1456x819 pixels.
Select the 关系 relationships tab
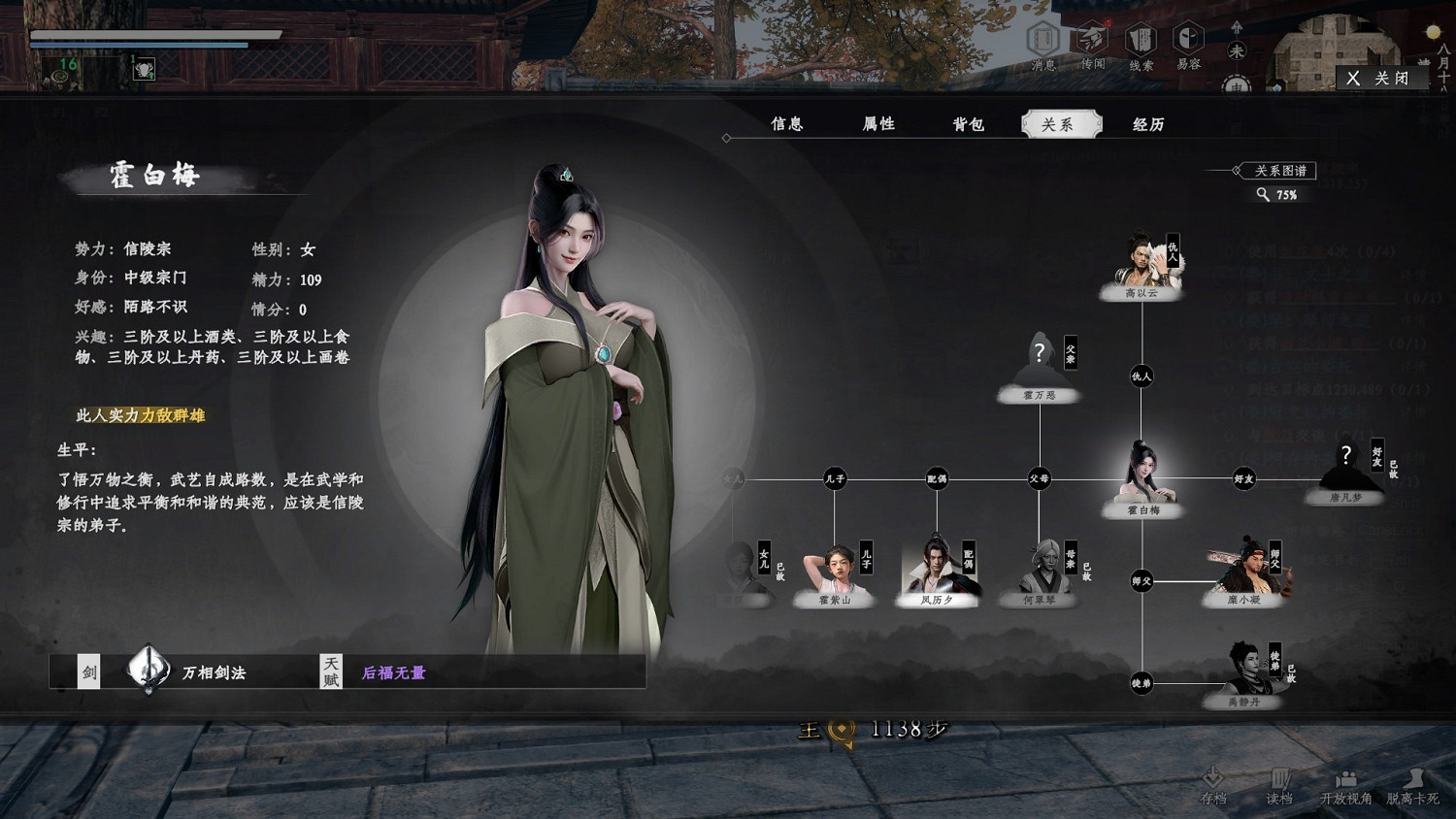pos(1060,124)
